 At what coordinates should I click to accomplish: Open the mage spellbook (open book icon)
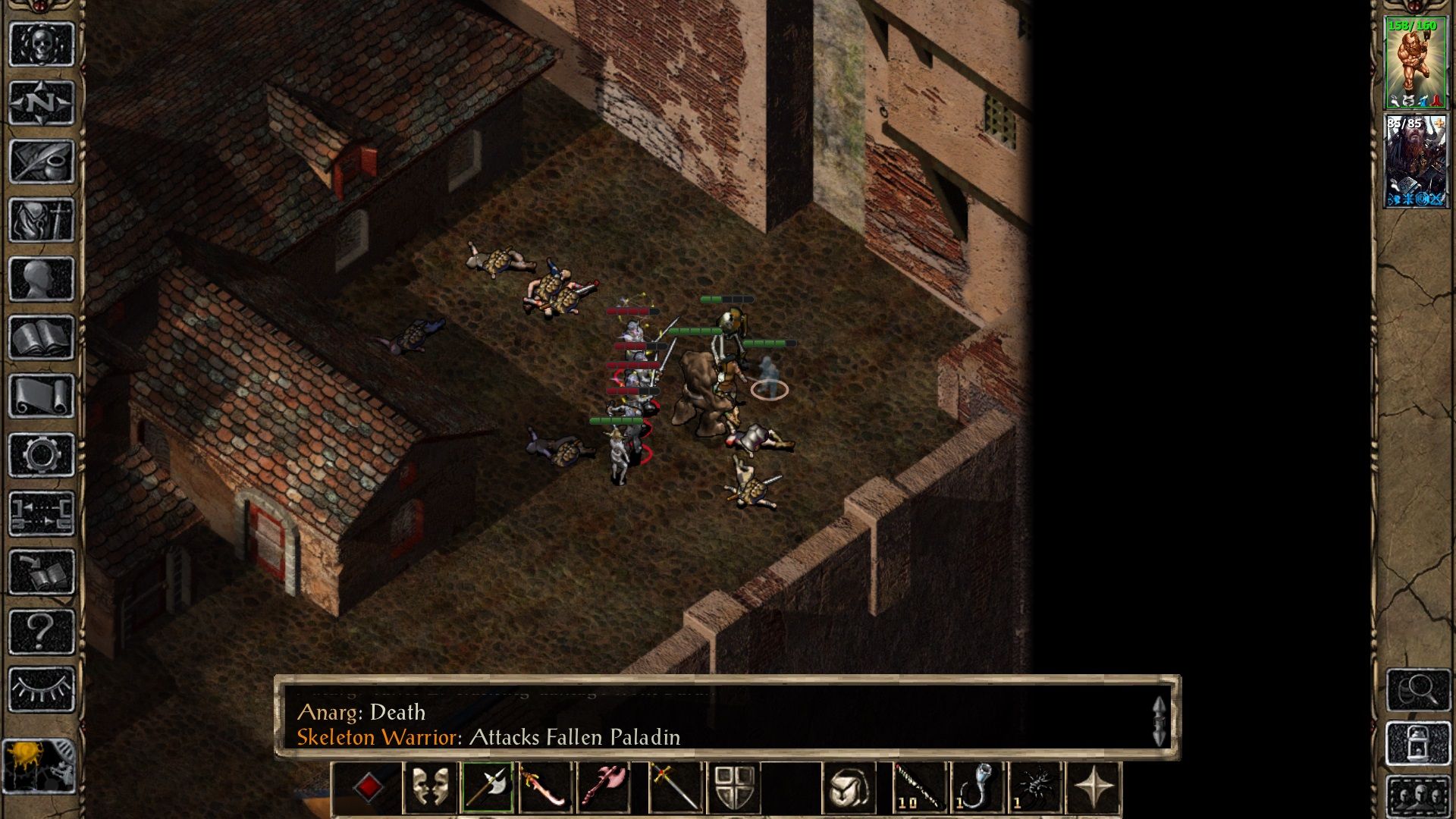pyautogui.click(x=42, y=337)
